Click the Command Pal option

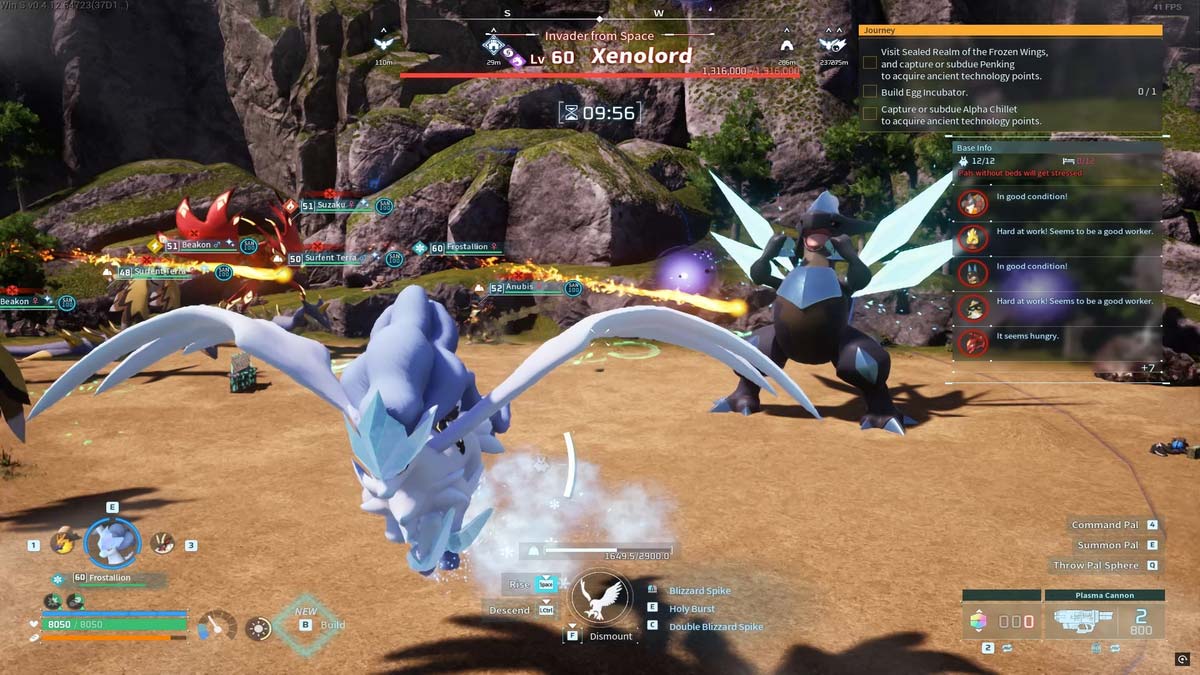point(1105,525)
